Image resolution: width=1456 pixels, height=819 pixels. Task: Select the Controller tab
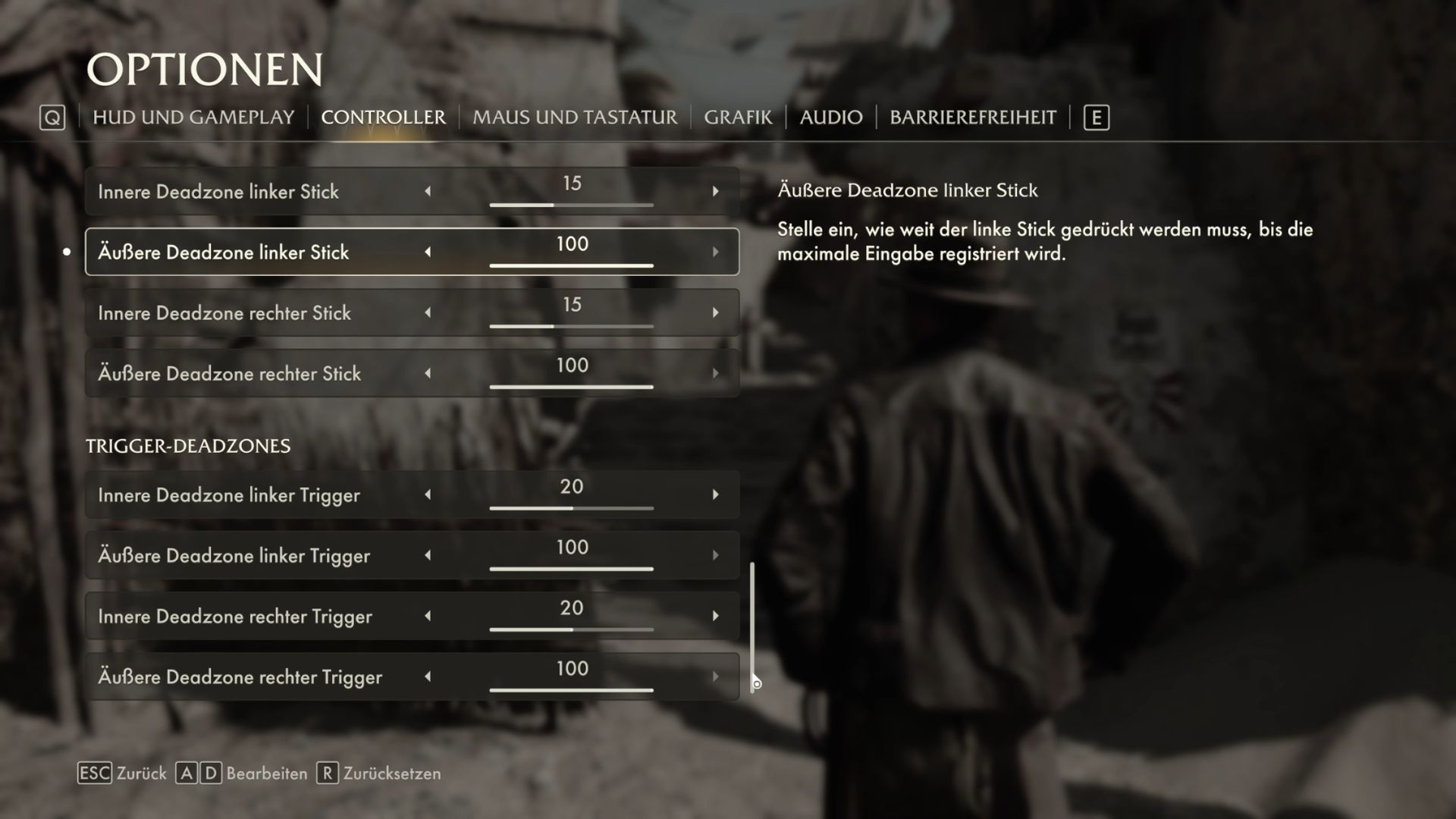point(383,118)
